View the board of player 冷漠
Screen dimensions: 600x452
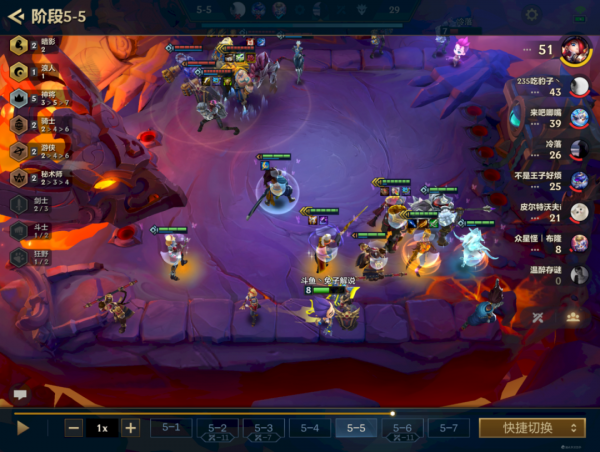[x=579, y=149]
